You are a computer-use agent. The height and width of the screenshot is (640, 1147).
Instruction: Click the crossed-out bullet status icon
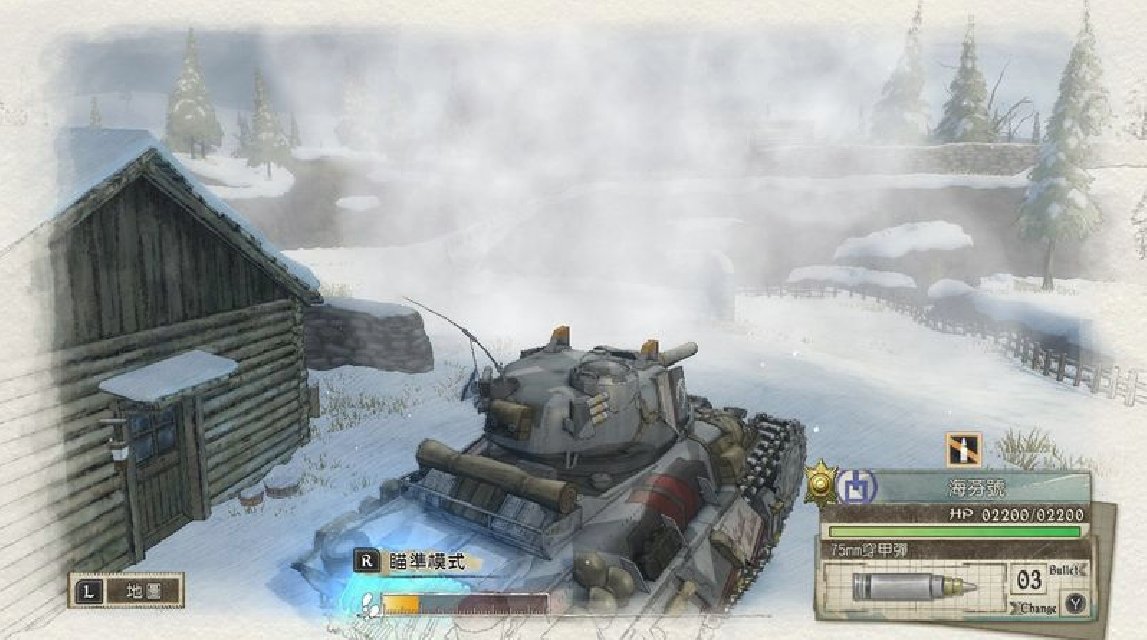pyautogui.click(x=964, y=450)
